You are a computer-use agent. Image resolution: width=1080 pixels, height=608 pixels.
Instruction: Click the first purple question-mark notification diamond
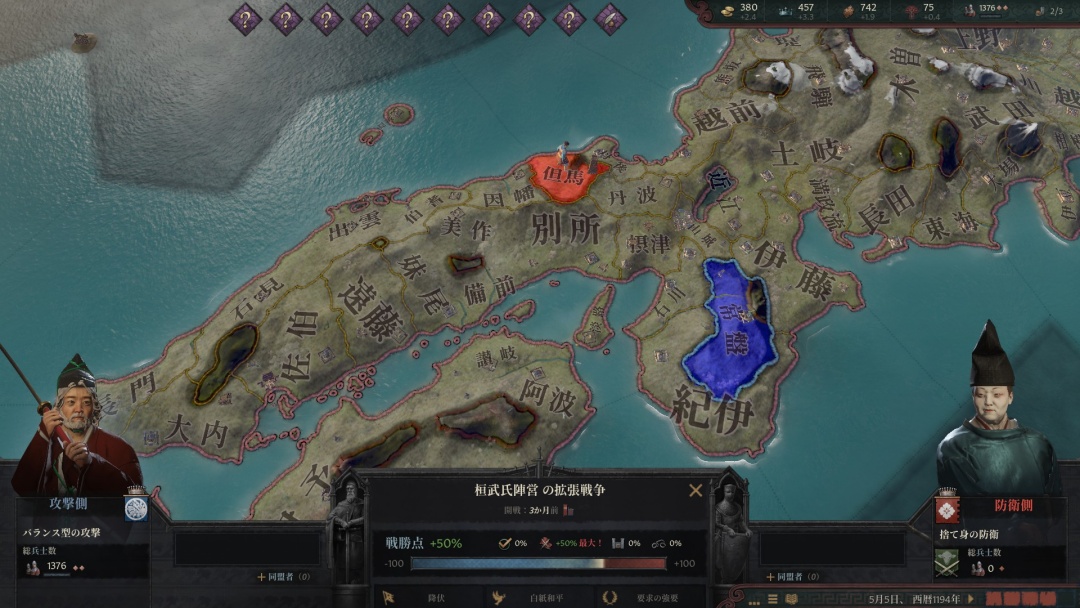[245, 18]
